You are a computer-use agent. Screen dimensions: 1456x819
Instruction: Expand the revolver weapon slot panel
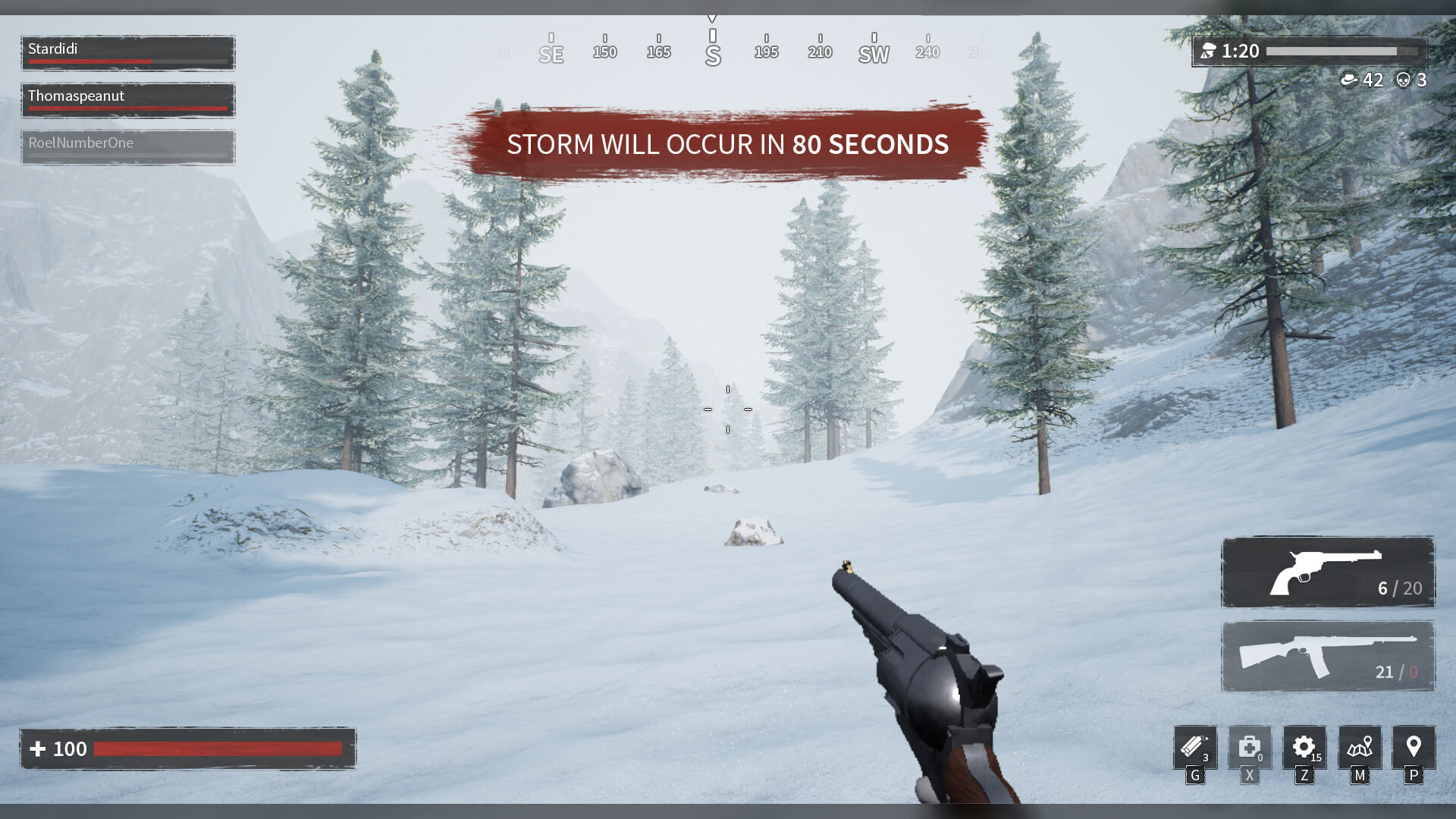pos(1327,573)
